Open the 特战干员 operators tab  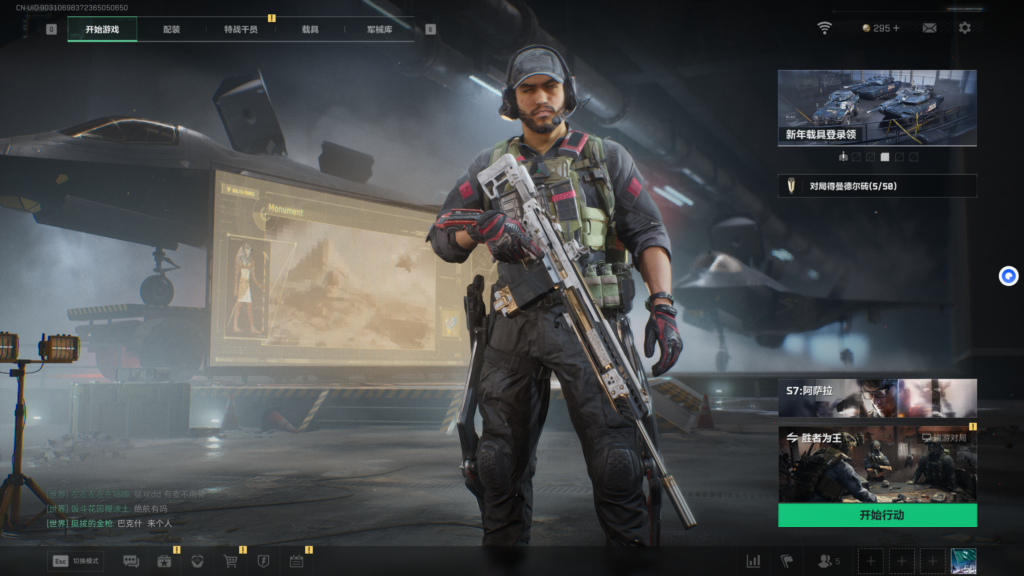[241, 30]
